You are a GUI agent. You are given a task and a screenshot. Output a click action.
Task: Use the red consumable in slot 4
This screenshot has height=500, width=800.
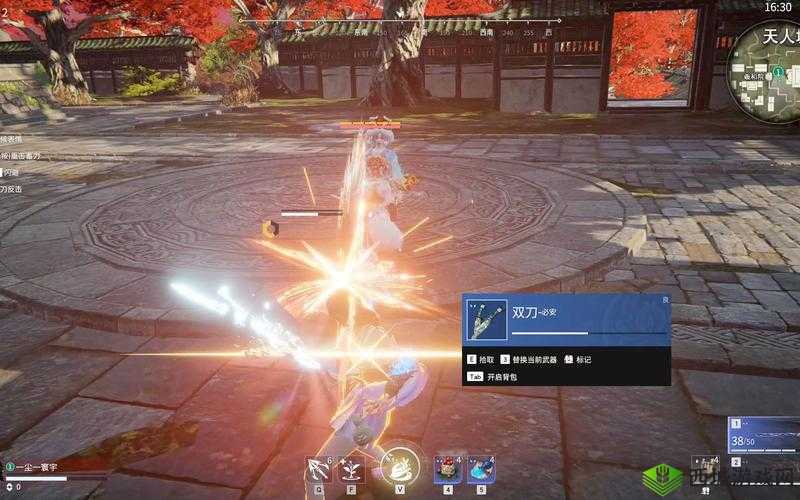tap(448, 469)
